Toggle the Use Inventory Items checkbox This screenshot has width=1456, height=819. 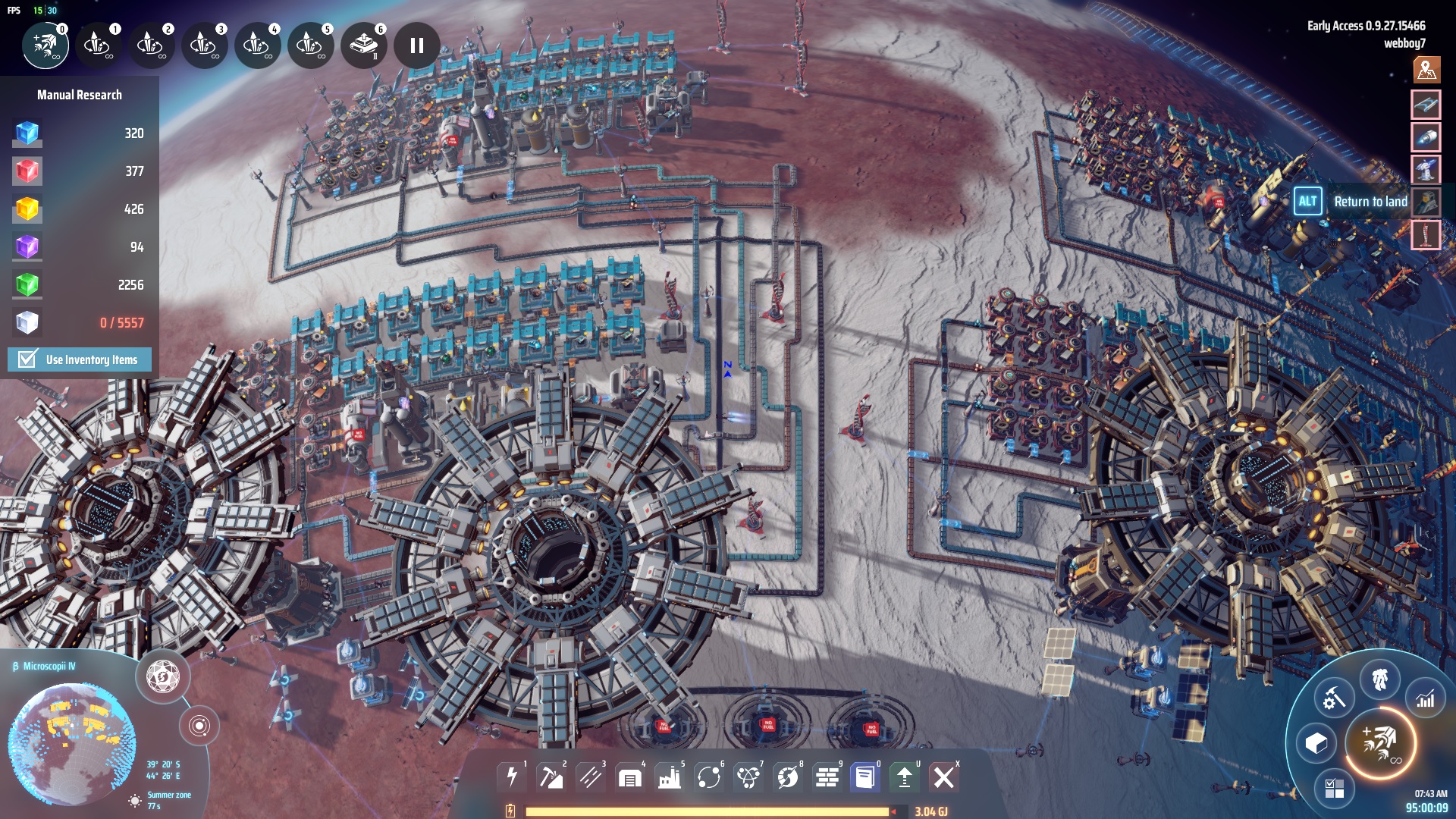(27, 359)
